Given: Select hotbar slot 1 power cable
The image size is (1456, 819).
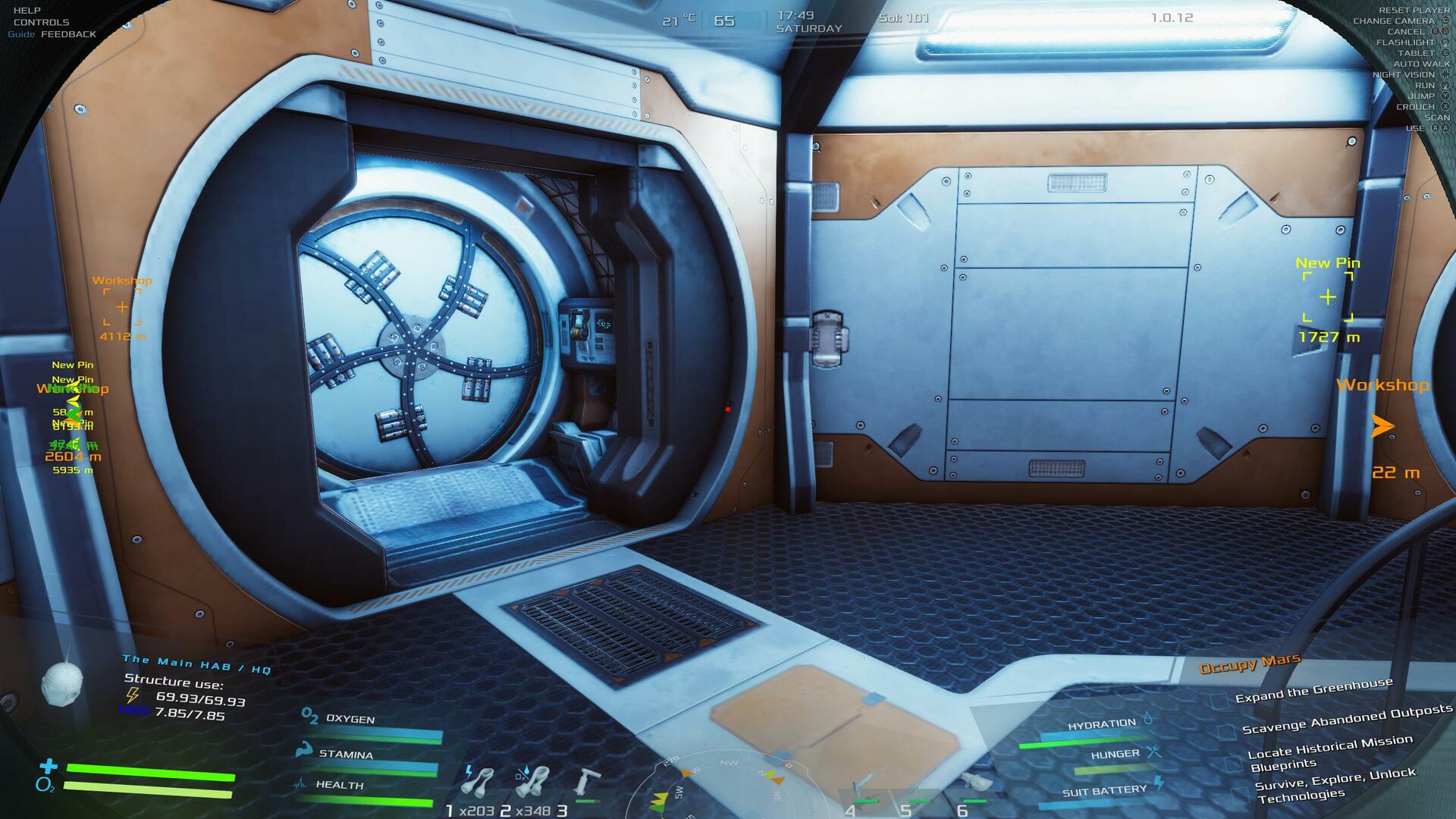Looking at the screenshot, I should [478, 783].
